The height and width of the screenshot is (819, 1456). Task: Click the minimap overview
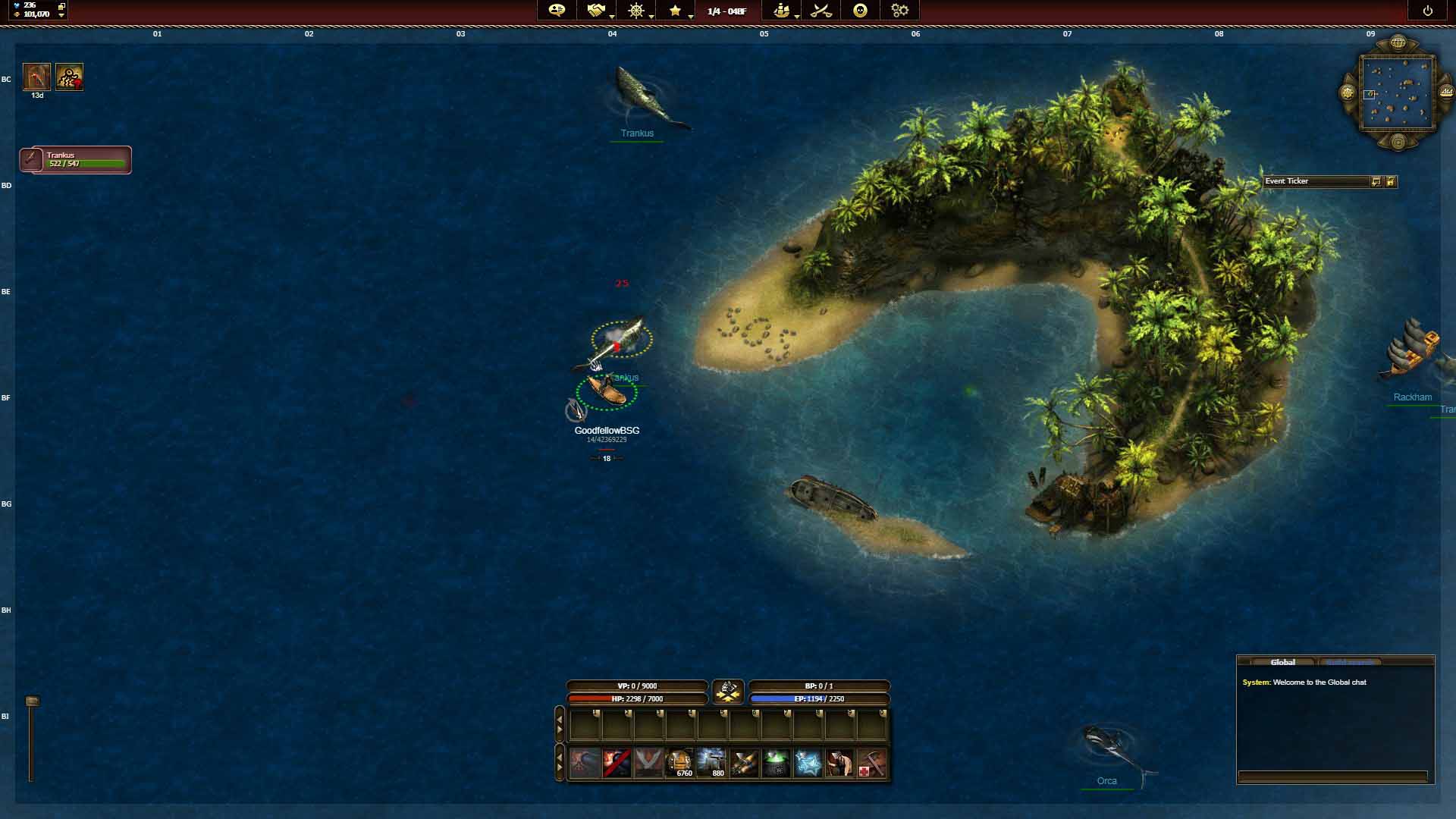[x=1397, y=93]
